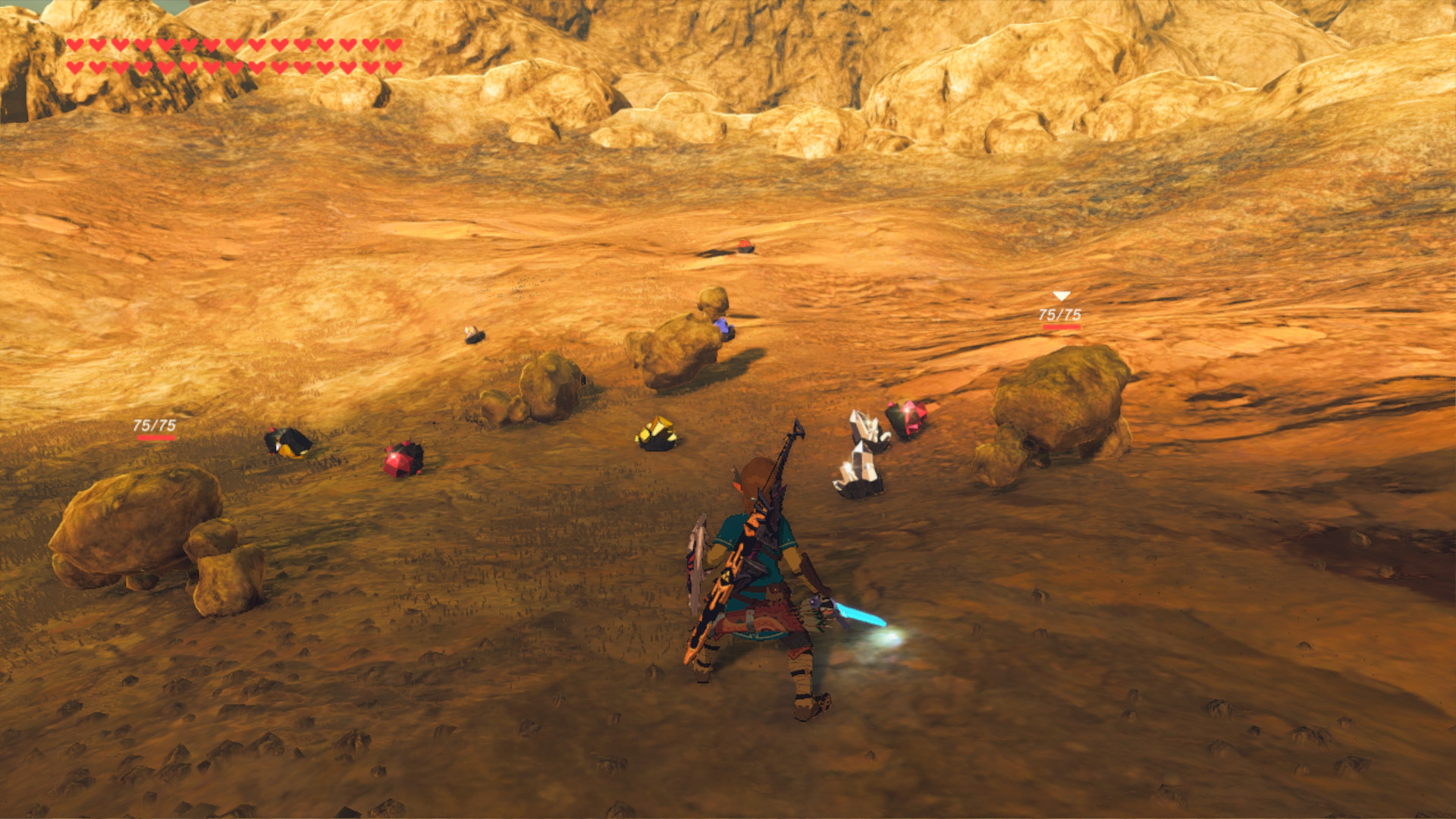Expand the marker above the right 75/75 label
Image resolution: width=1456 pixels, height=819 pixels.
tap(1062, 294)
